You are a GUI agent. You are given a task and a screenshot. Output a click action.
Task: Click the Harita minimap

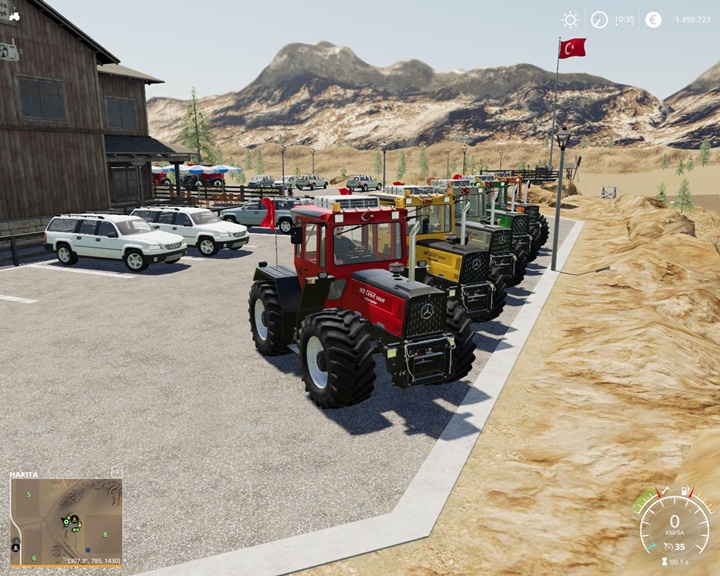66,521
